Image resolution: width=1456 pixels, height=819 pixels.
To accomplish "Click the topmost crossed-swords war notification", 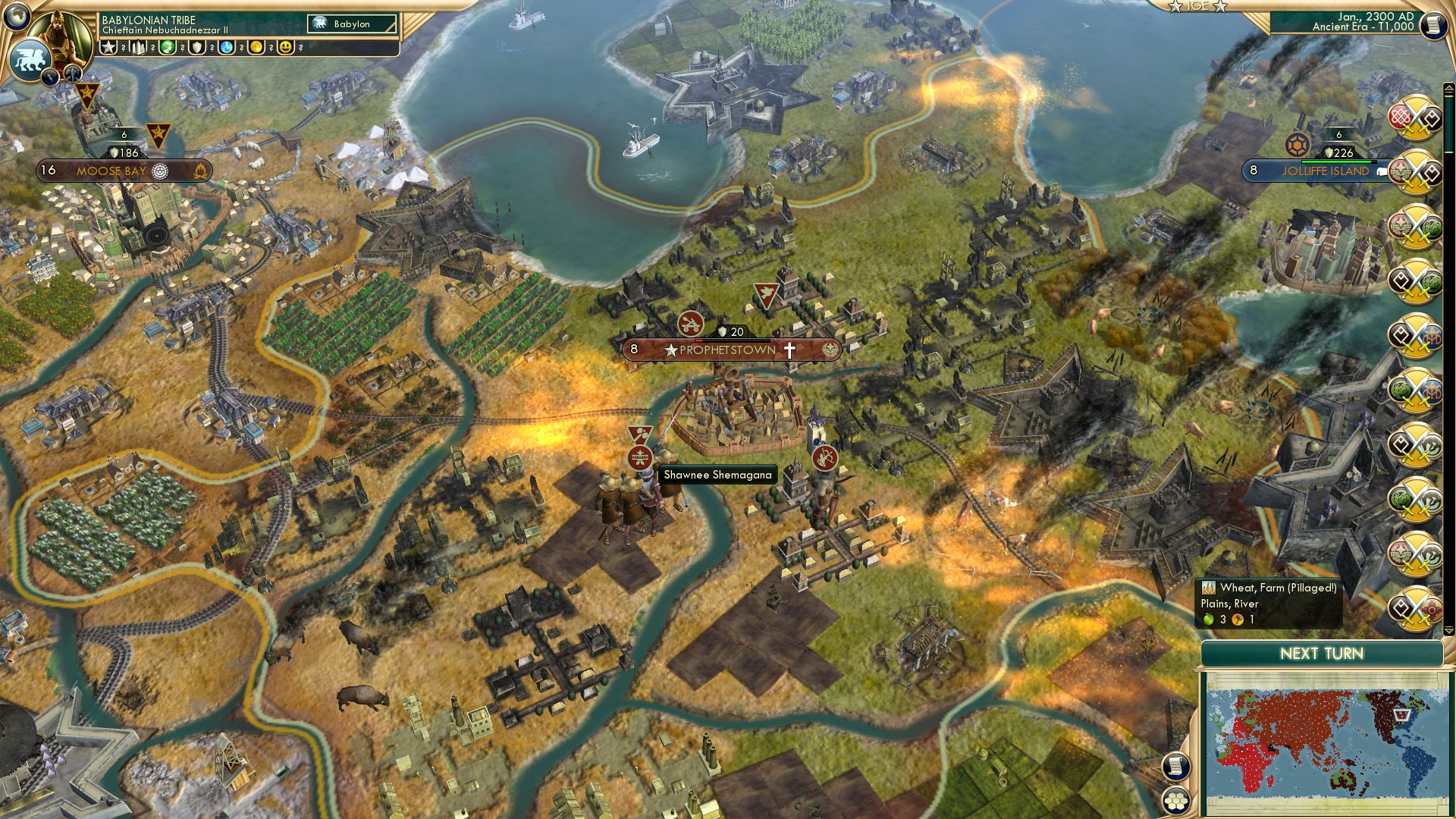I will click(1414, 118).
